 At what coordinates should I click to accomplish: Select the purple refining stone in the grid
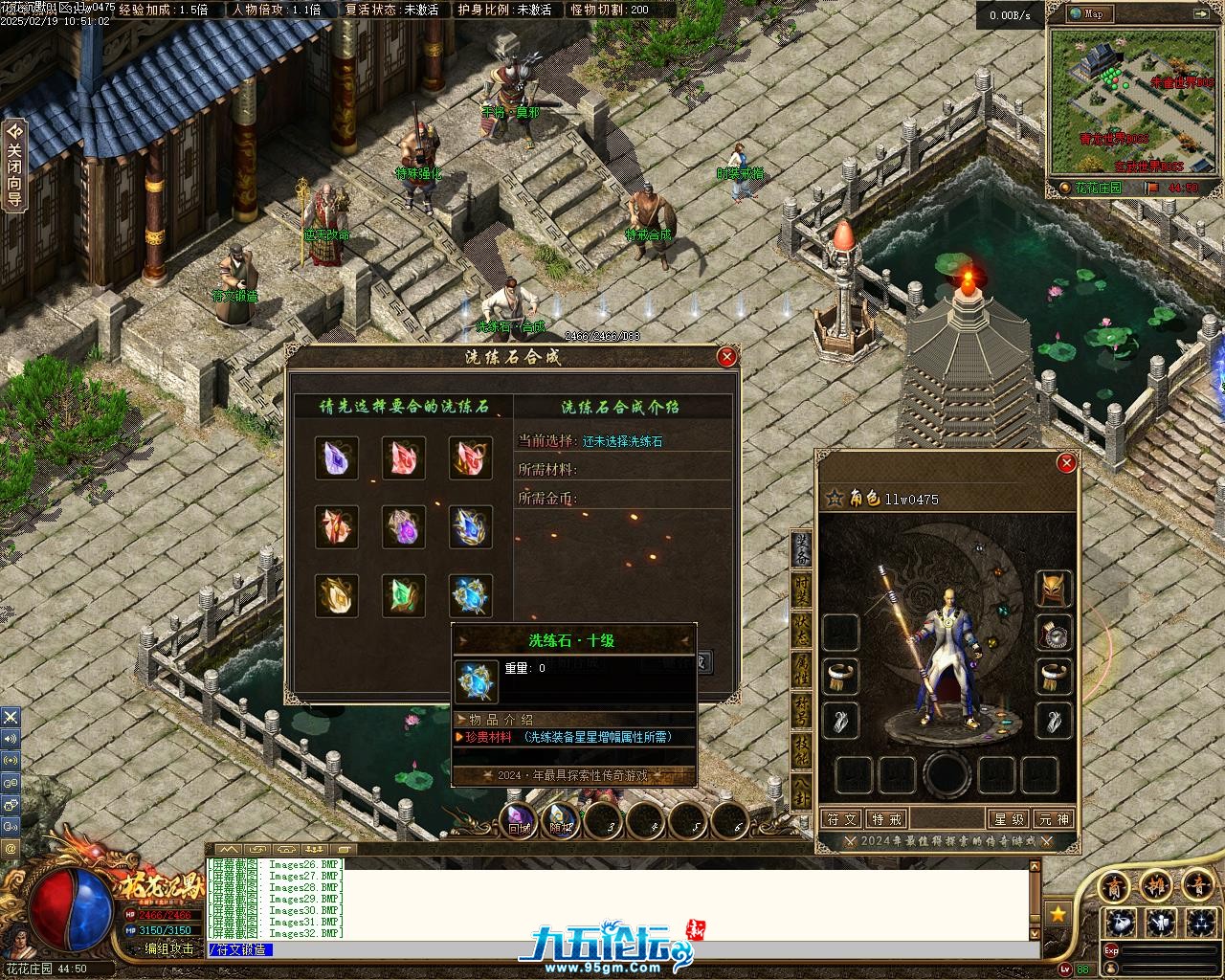coord(337,458)
